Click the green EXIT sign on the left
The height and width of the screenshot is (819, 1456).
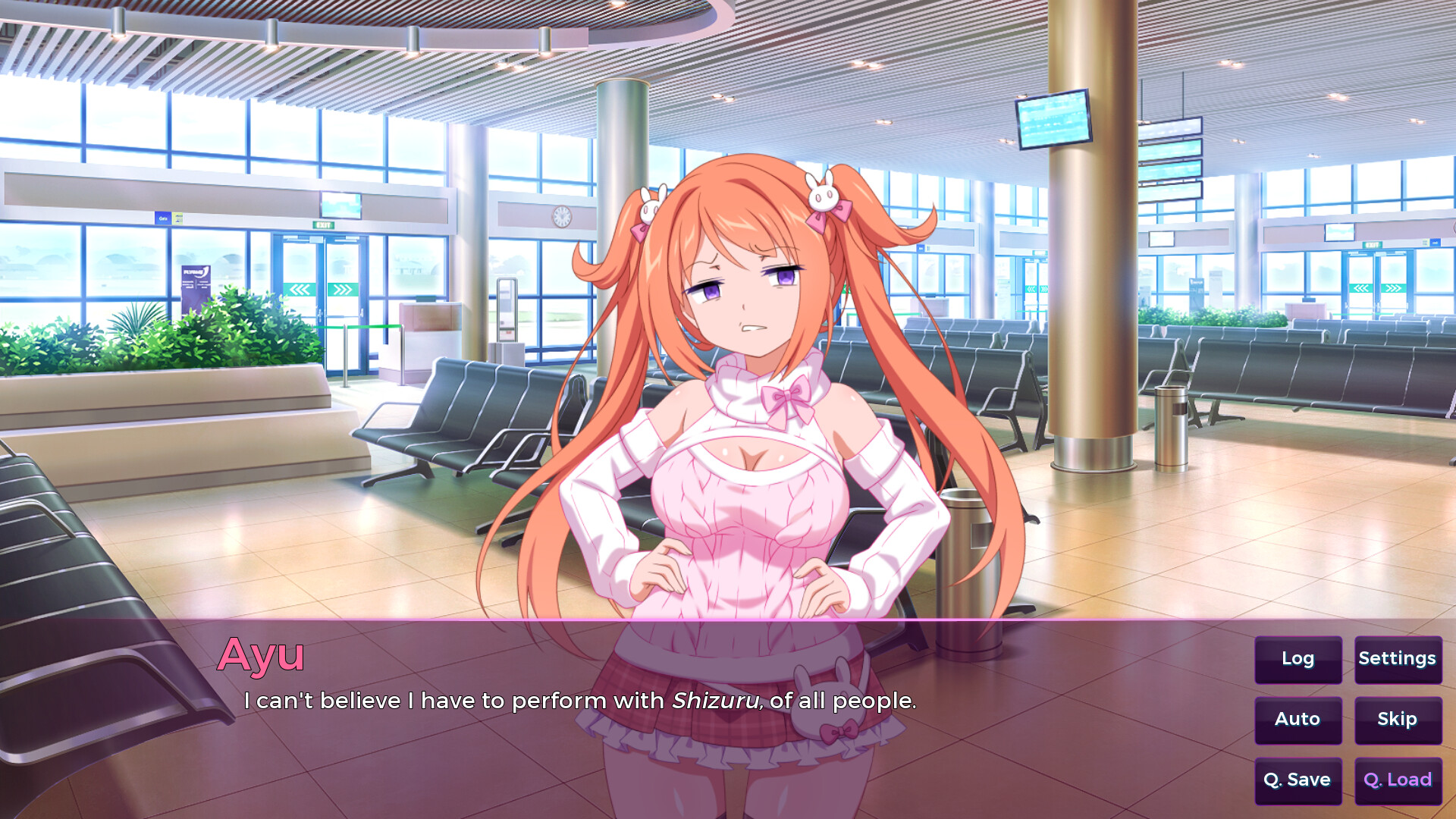click(322, 224)
